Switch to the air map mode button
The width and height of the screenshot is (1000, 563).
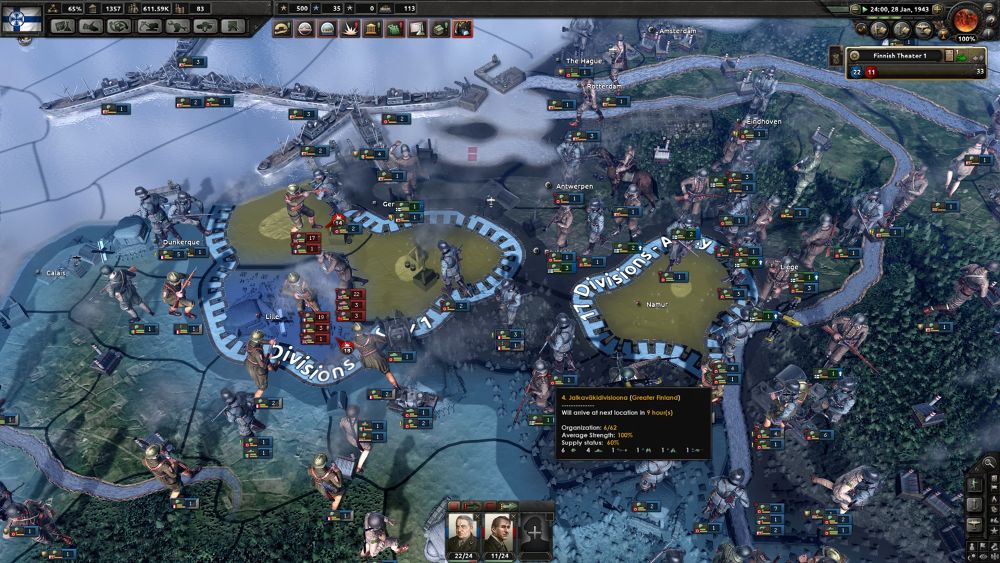[x=924, y=29]
